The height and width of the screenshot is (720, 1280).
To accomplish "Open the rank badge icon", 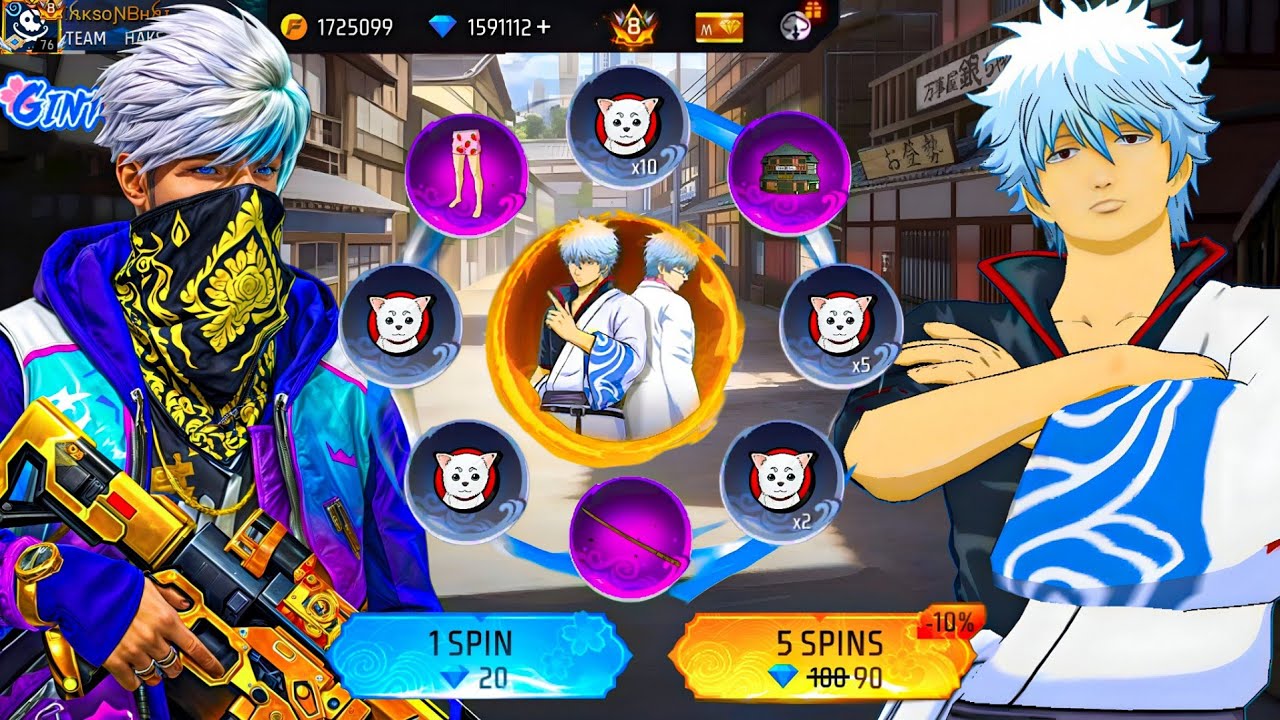I will 633,28.
